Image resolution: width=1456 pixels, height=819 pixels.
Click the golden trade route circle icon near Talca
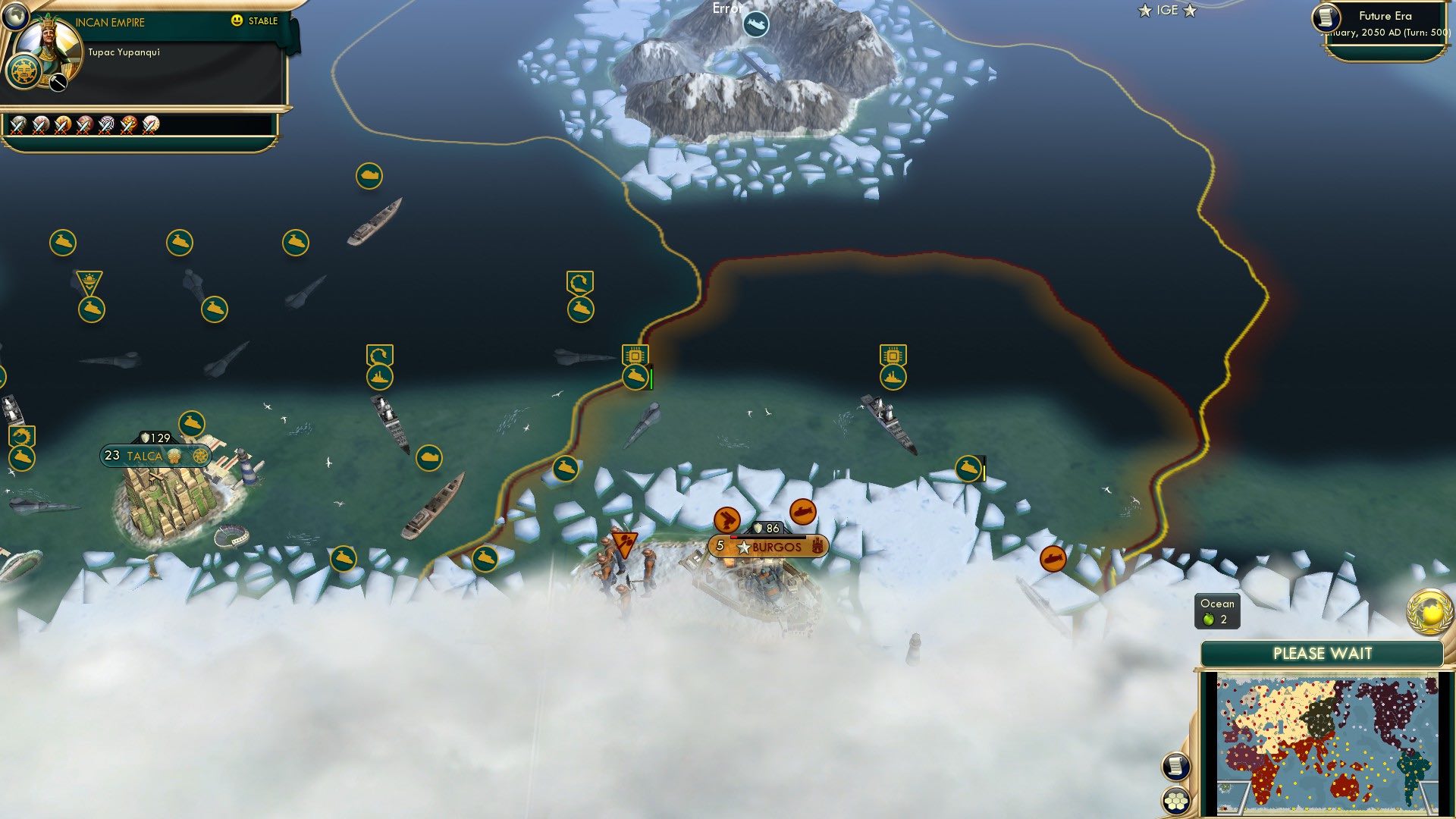200,456
